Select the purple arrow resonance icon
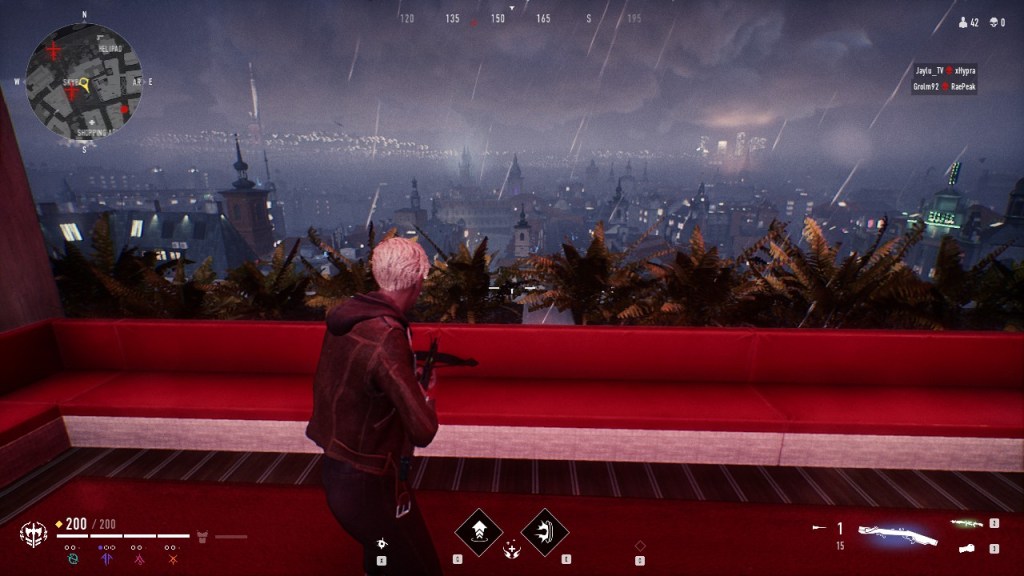Screen dimensions: 1024x576 105,559
